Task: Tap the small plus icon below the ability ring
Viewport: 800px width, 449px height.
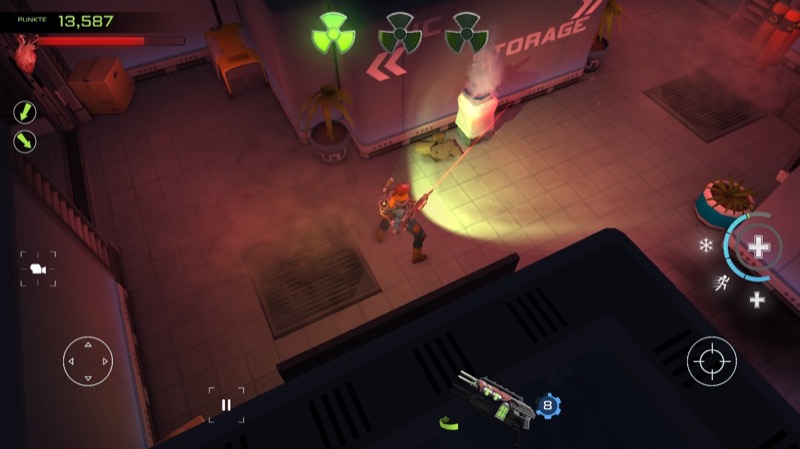Action: coord(757,299)
